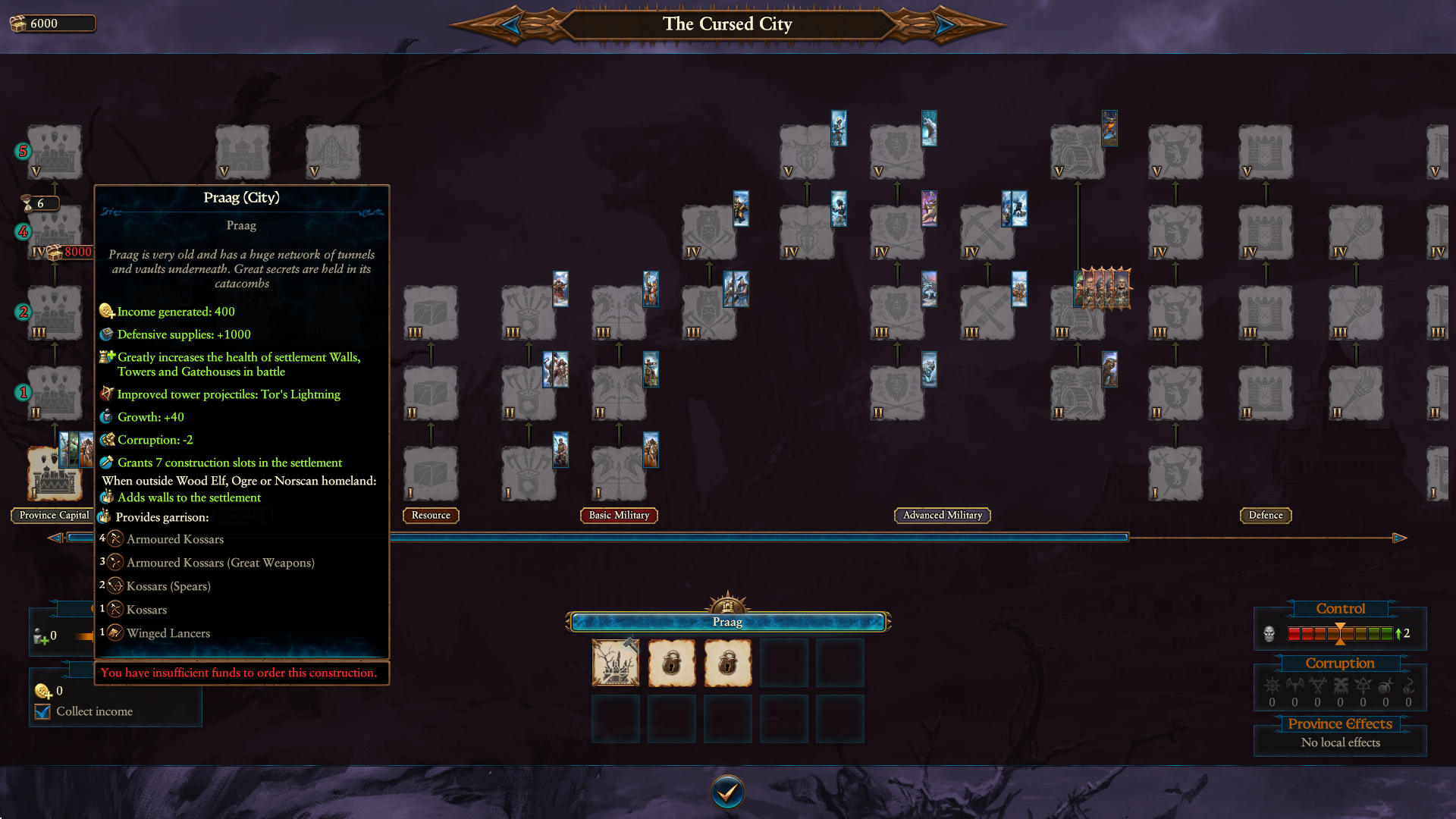
Task: Jump to the Advanced Military category
Action: click(942, 516)
